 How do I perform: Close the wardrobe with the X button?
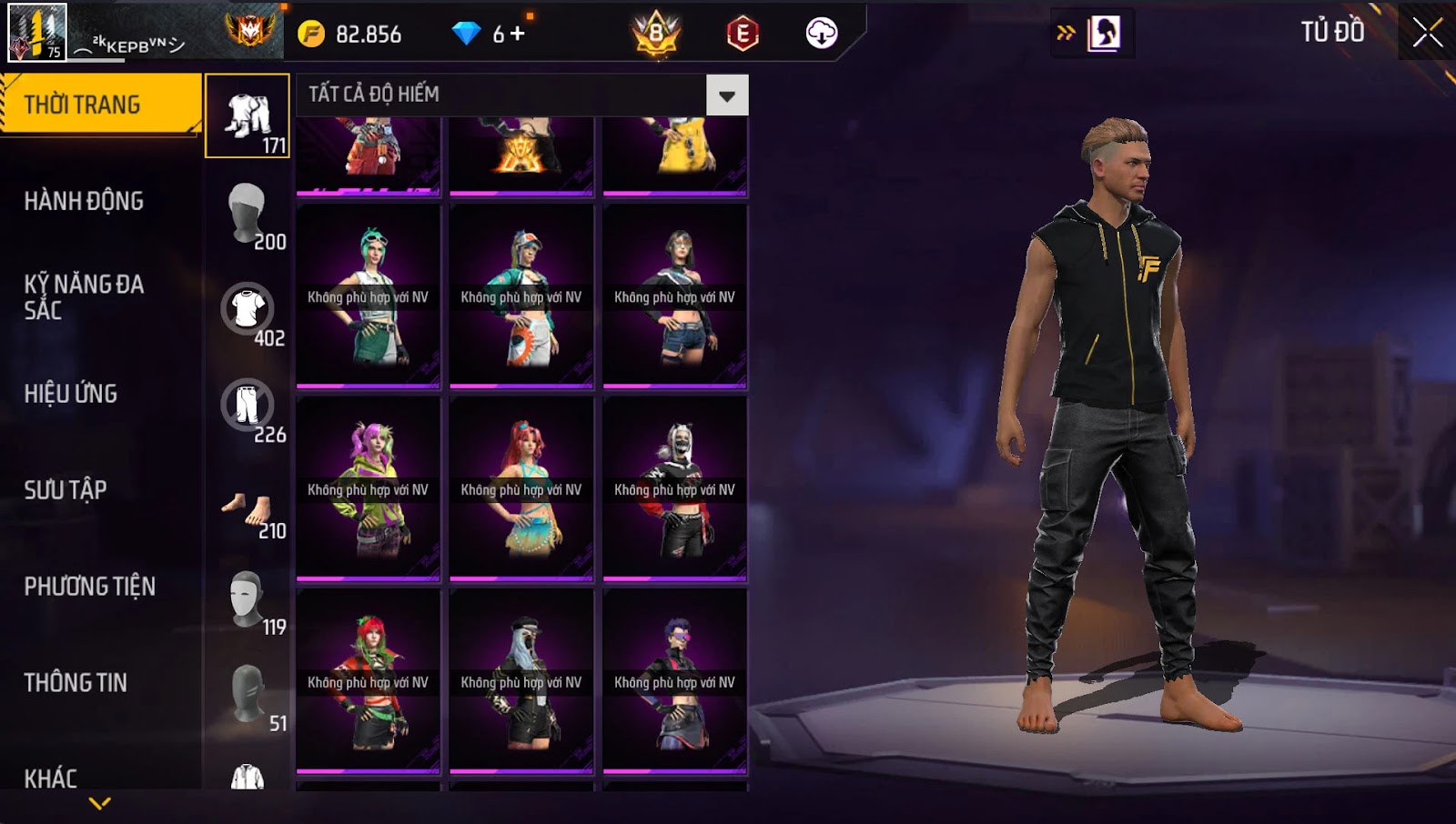(x=1427, y=33)
